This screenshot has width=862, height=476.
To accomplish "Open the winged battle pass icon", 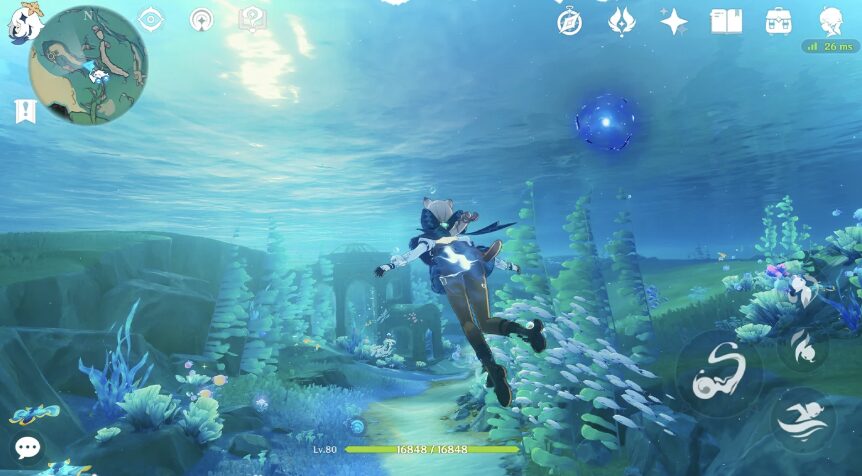I will [622, 21].
